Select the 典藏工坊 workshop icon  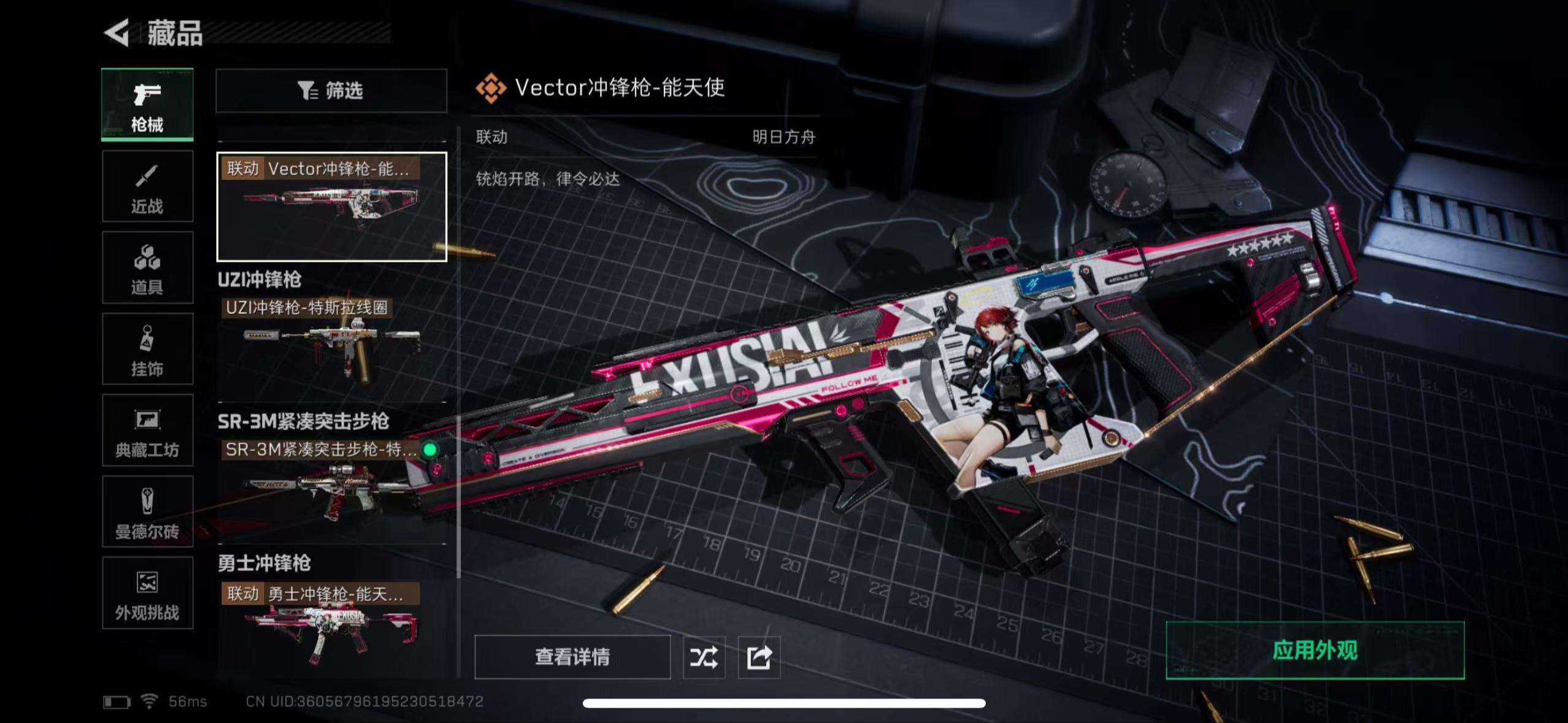[x=147, y=429]
